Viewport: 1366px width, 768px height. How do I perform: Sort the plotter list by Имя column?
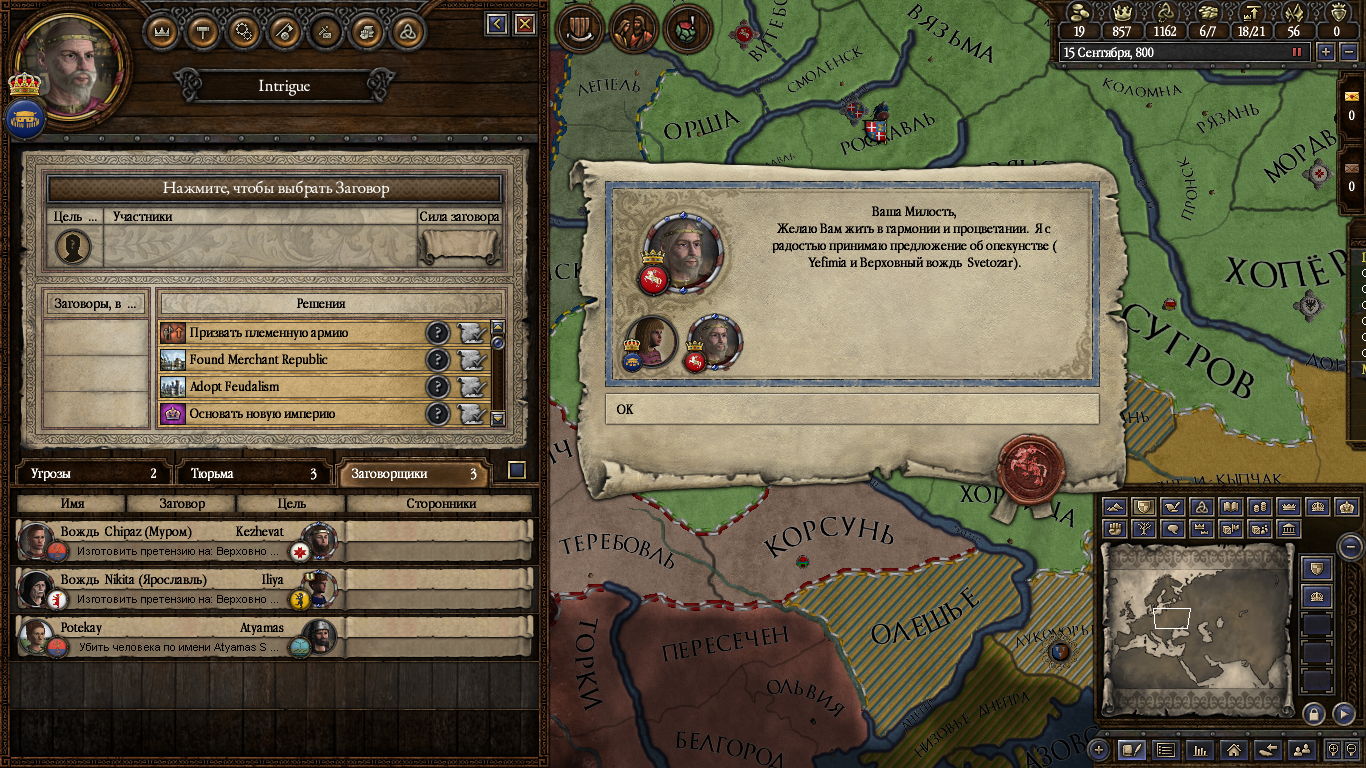[72, 504]
